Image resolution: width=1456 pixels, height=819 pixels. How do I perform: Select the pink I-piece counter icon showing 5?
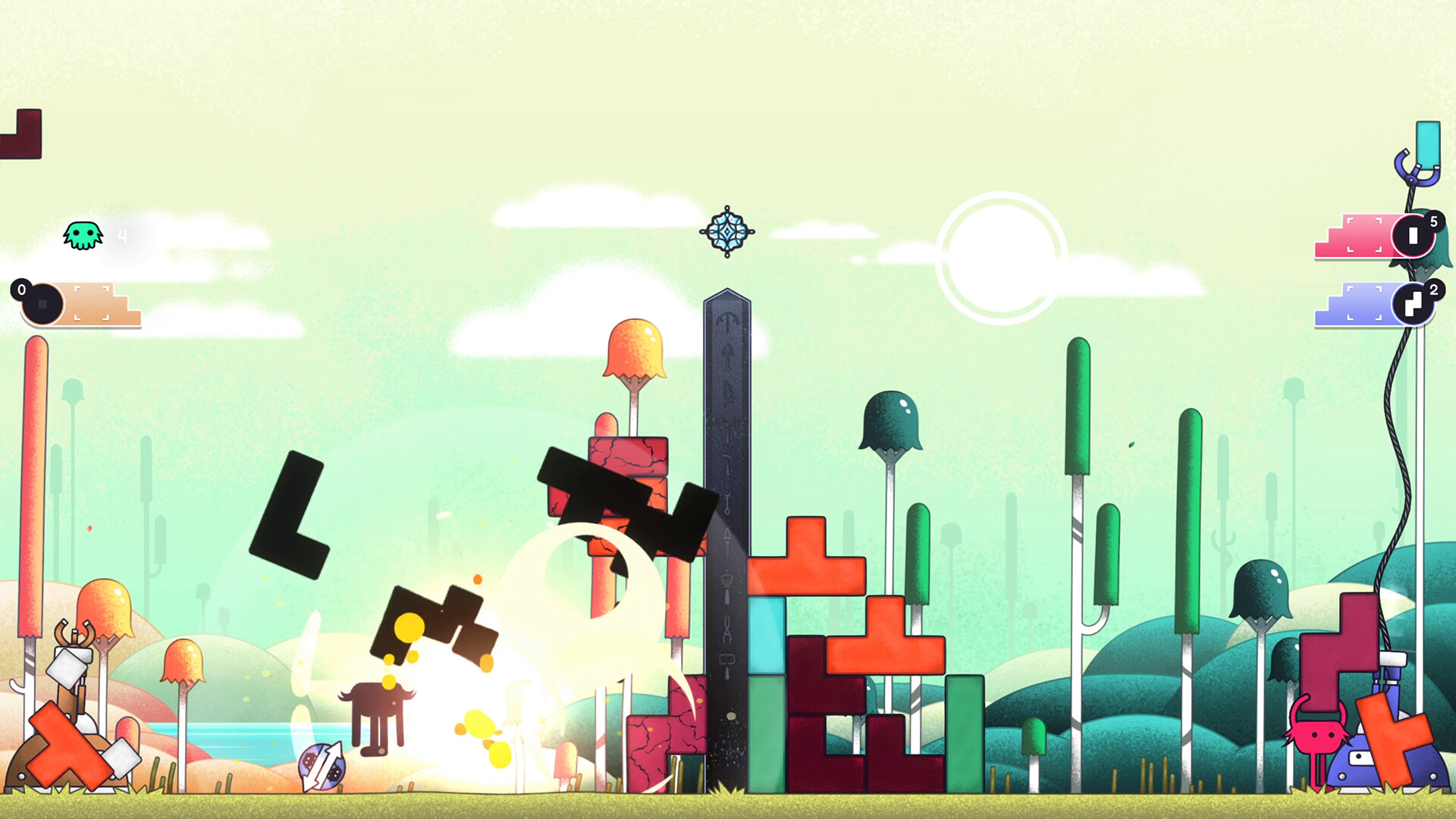[1412, 235]
